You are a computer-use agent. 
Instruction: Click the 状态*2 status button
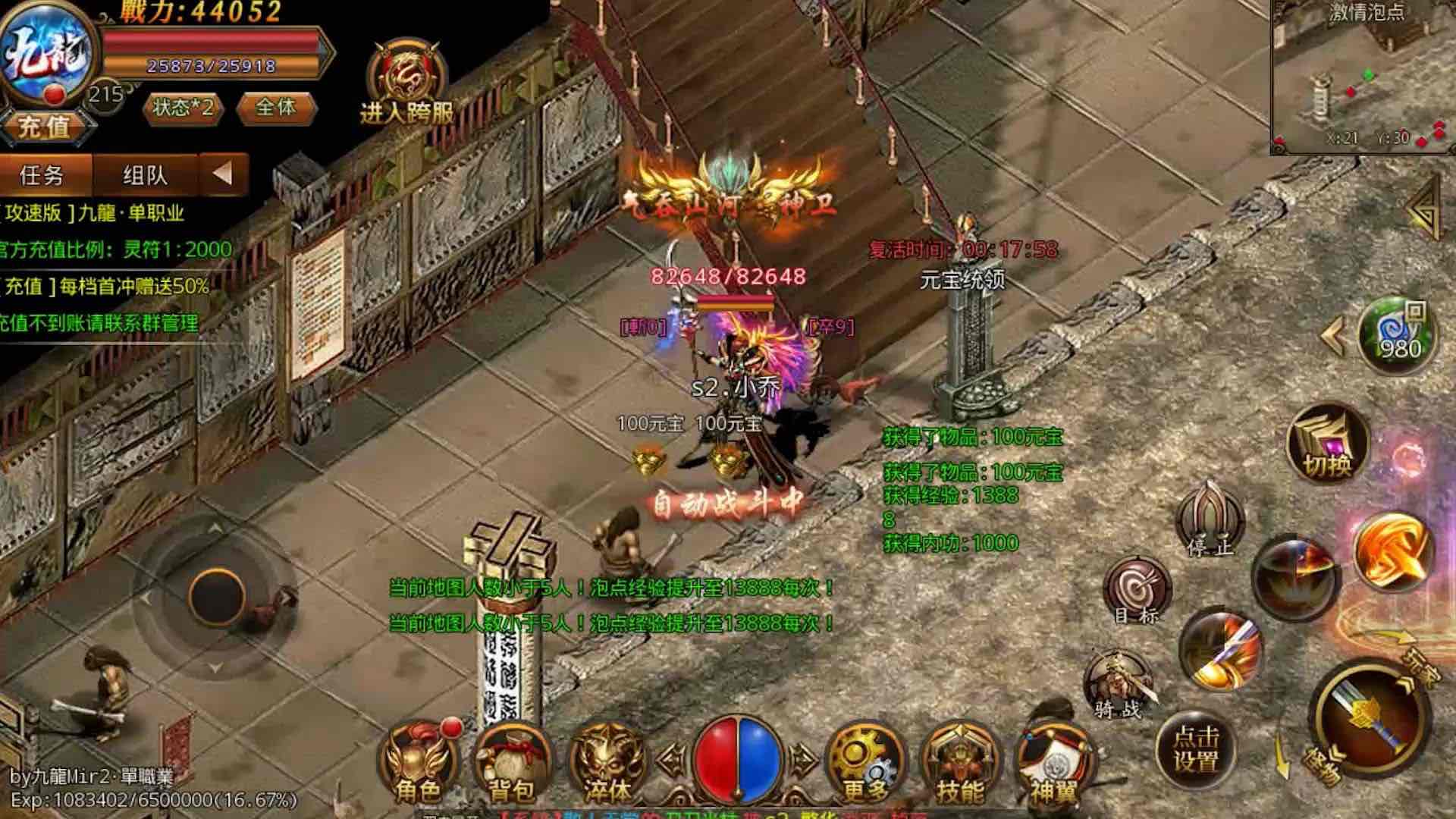183,108
